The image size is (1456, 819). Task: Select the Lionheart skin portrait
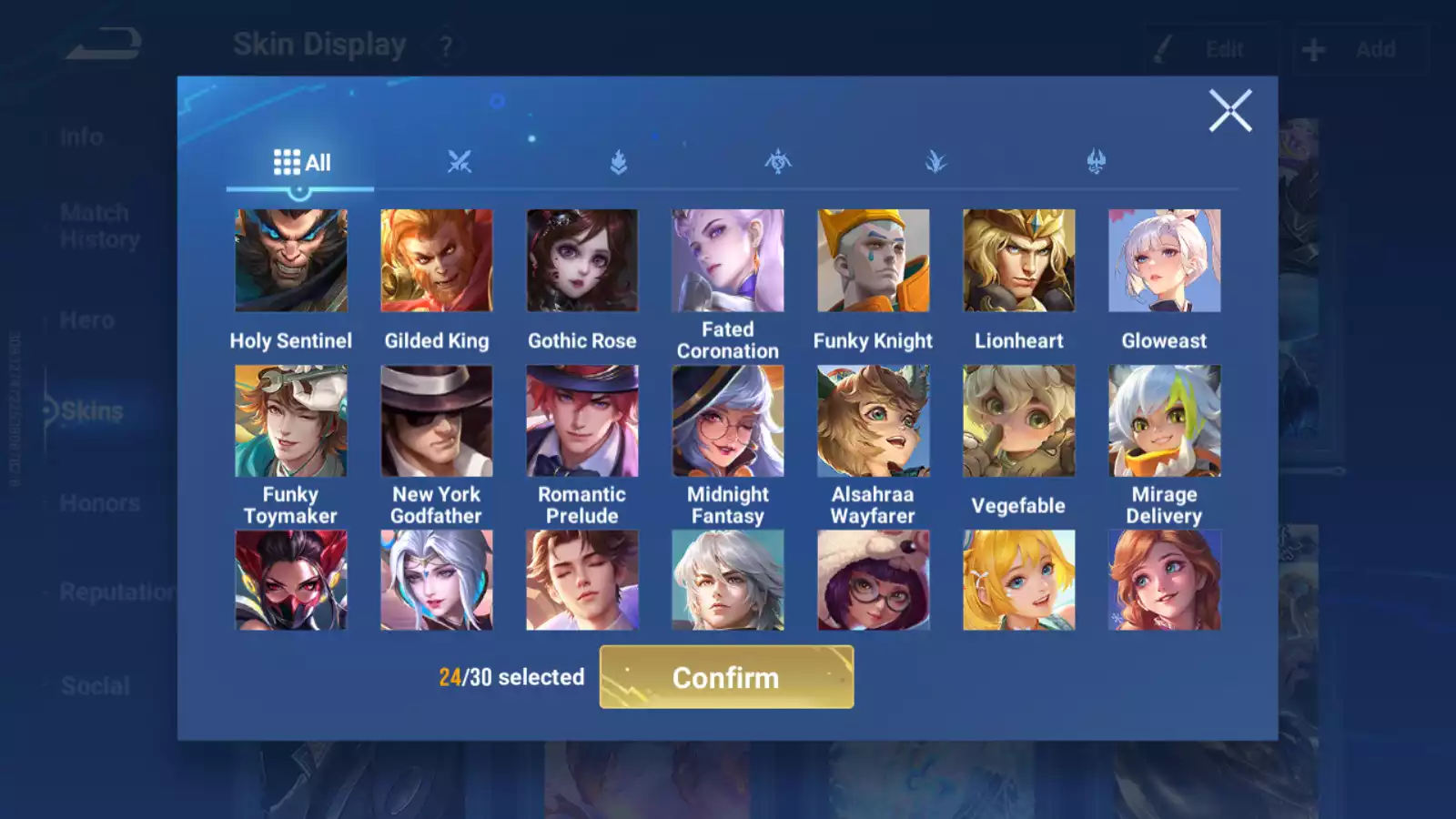(x=1019, y=261)
